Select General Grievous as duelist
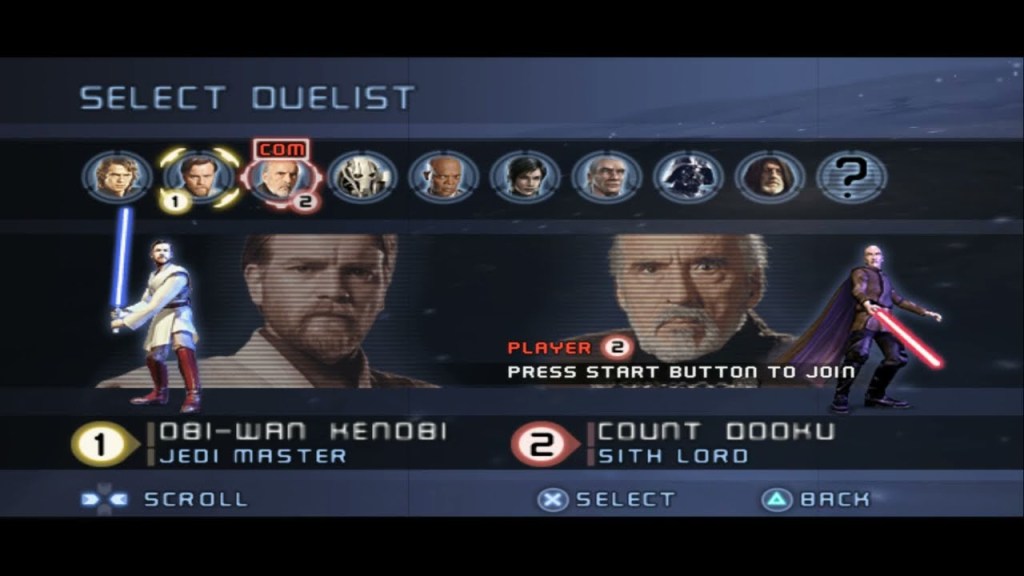1024x576 pixels. coord(362,178)
